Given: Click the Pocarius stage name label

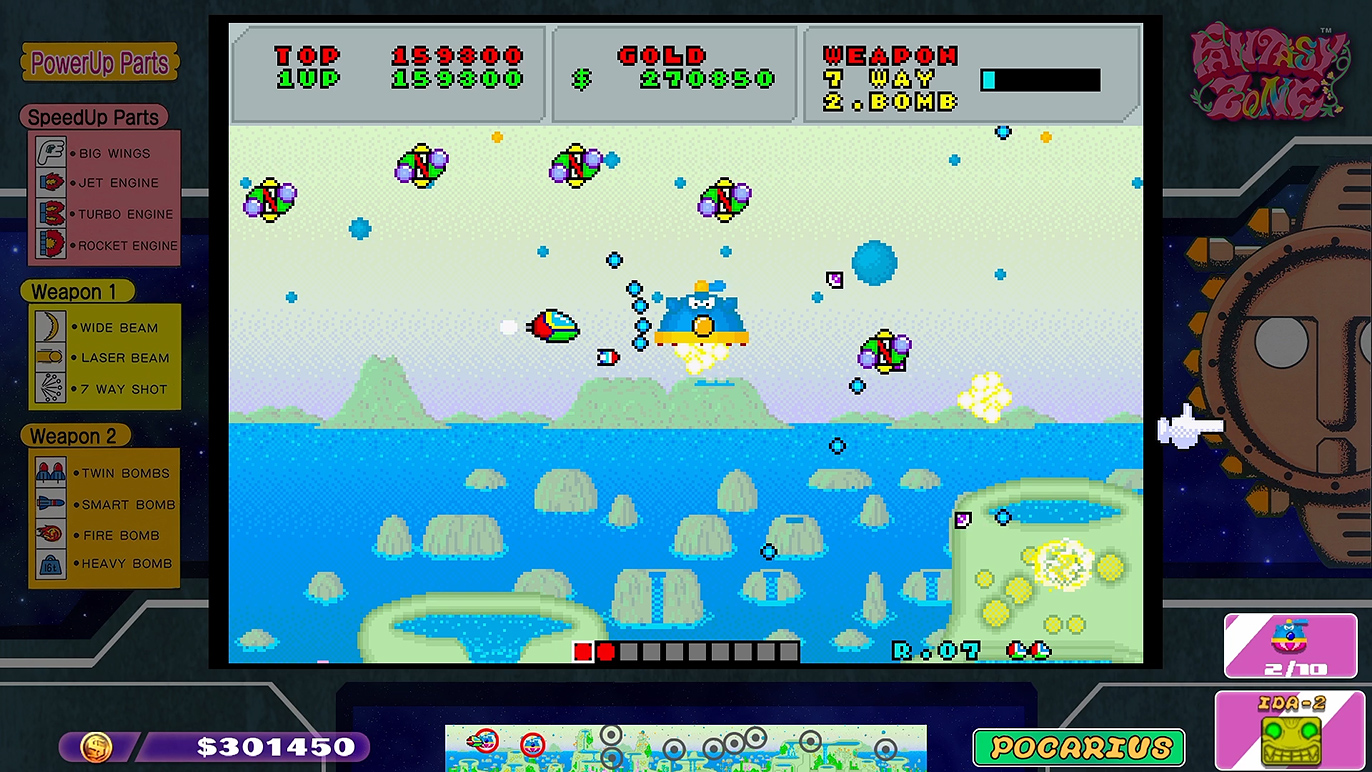Looking at the screenshot, I should point(1079,747).
